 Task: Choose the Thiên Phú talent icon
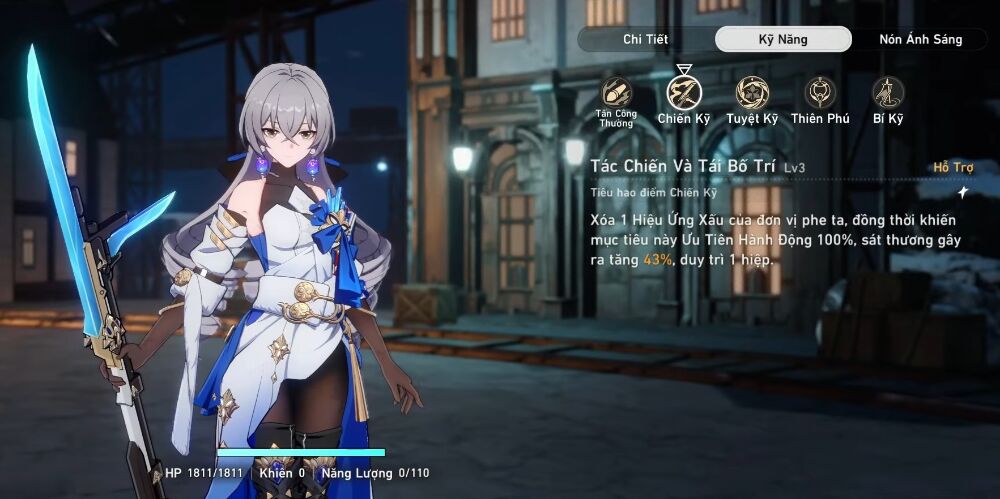(x=820, y=93)
